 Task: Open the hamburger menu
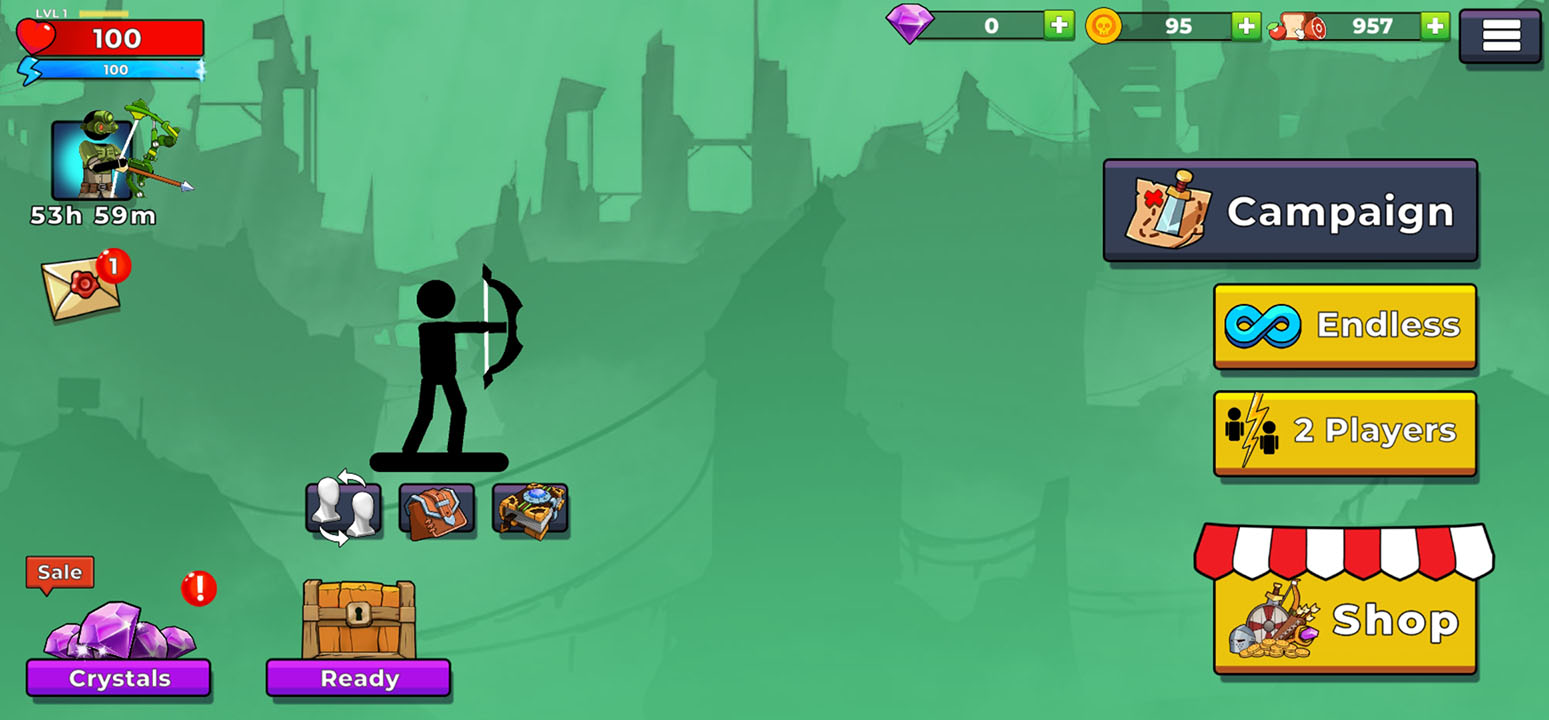1500,36
